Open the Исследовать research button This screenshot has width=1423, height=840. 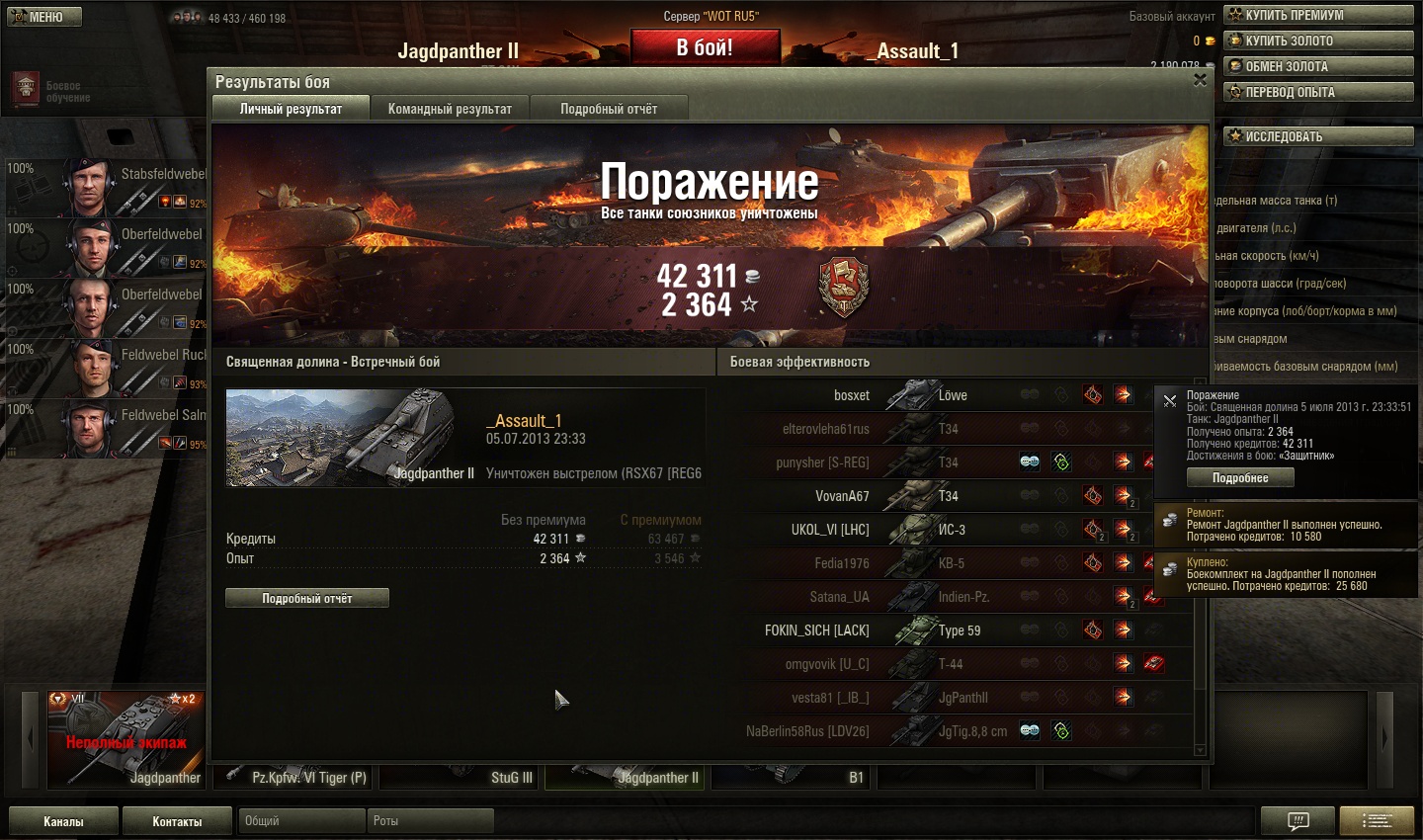pos(1318,136)
